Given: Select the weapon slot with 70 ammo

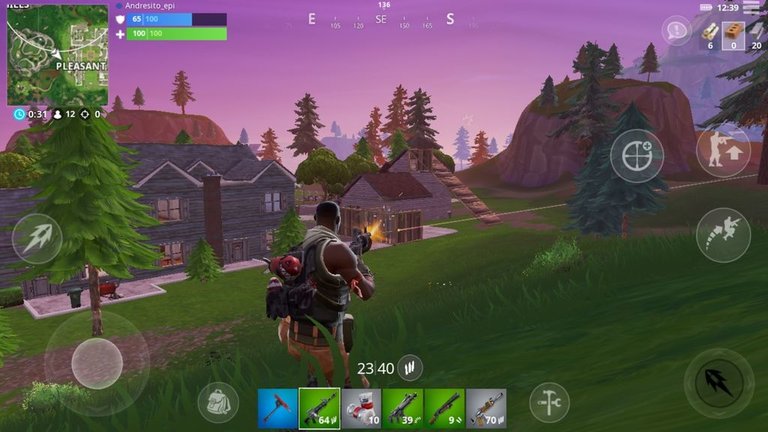Looking at the screenshot, I should tap(485, 408).
